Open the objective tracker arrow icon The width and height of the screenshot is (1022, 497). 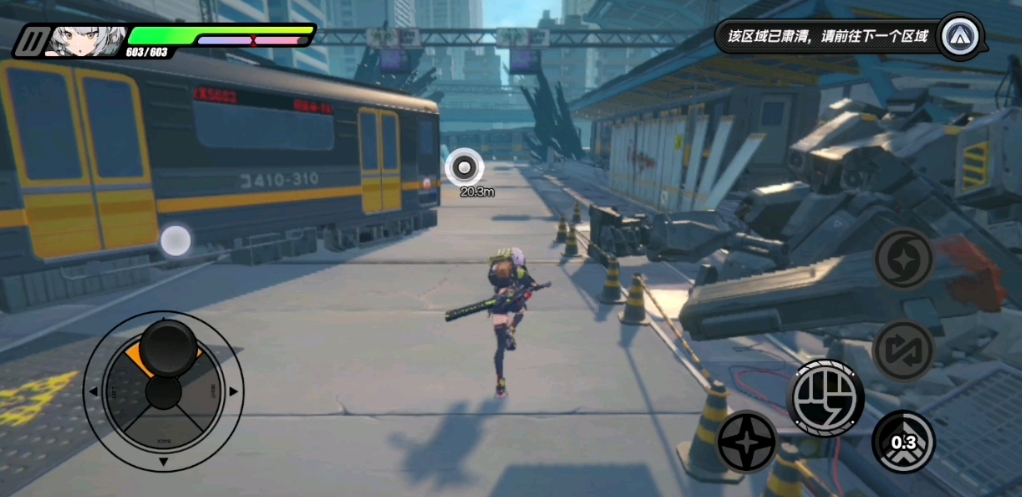[x=962, y=36]
